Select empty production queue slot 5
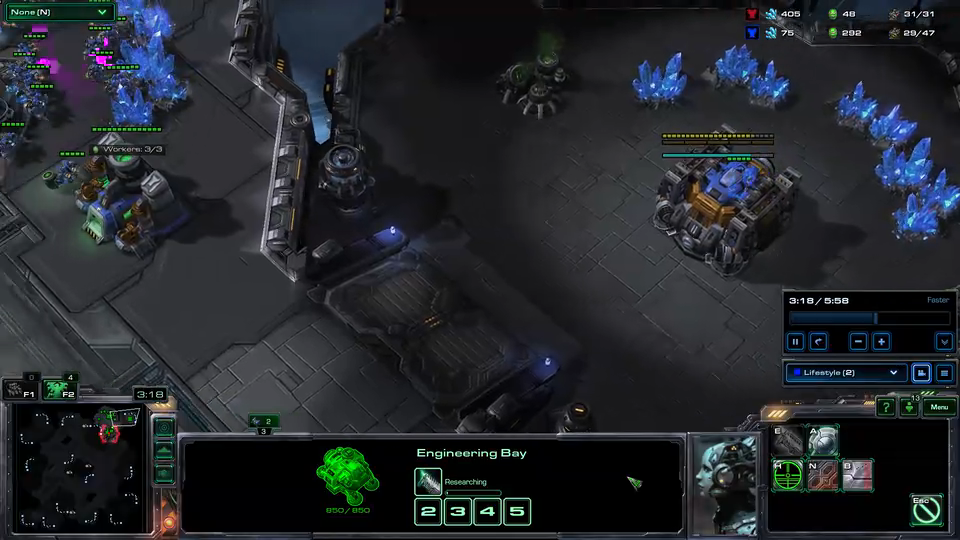The image size is (960, 540). [516, 513]
